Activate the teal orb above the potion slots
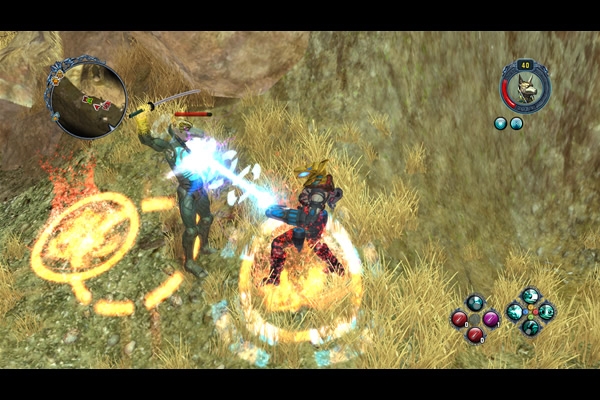The width and height of the screenshot is (600, 400). pos(475,303)
